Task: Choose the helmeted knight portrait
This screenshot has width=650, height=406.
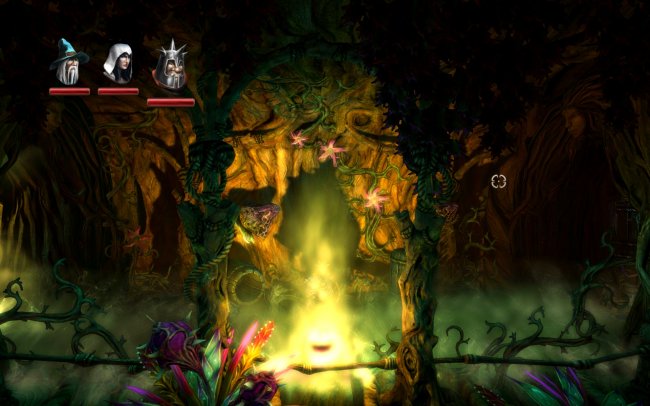Action: tap(170, 68)
